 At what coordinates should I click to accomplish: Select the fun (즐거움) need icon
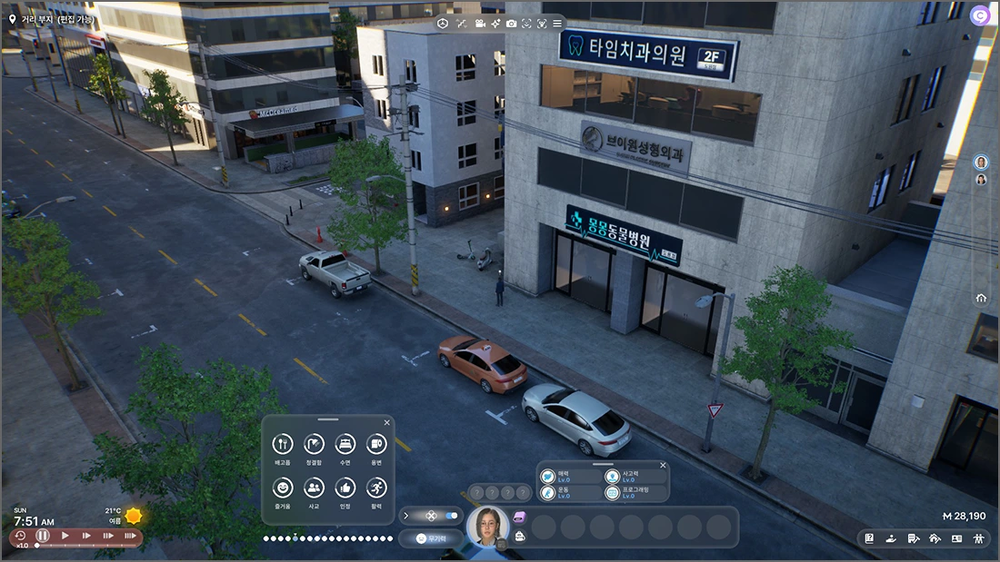283,487
